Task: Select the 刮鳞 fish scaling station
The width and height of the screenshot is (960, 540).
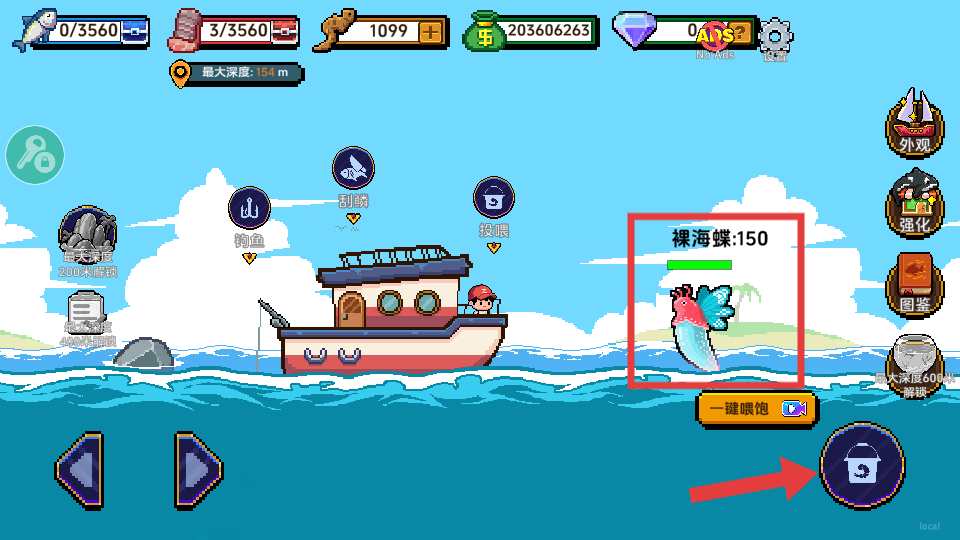Action: coord(353,169)
